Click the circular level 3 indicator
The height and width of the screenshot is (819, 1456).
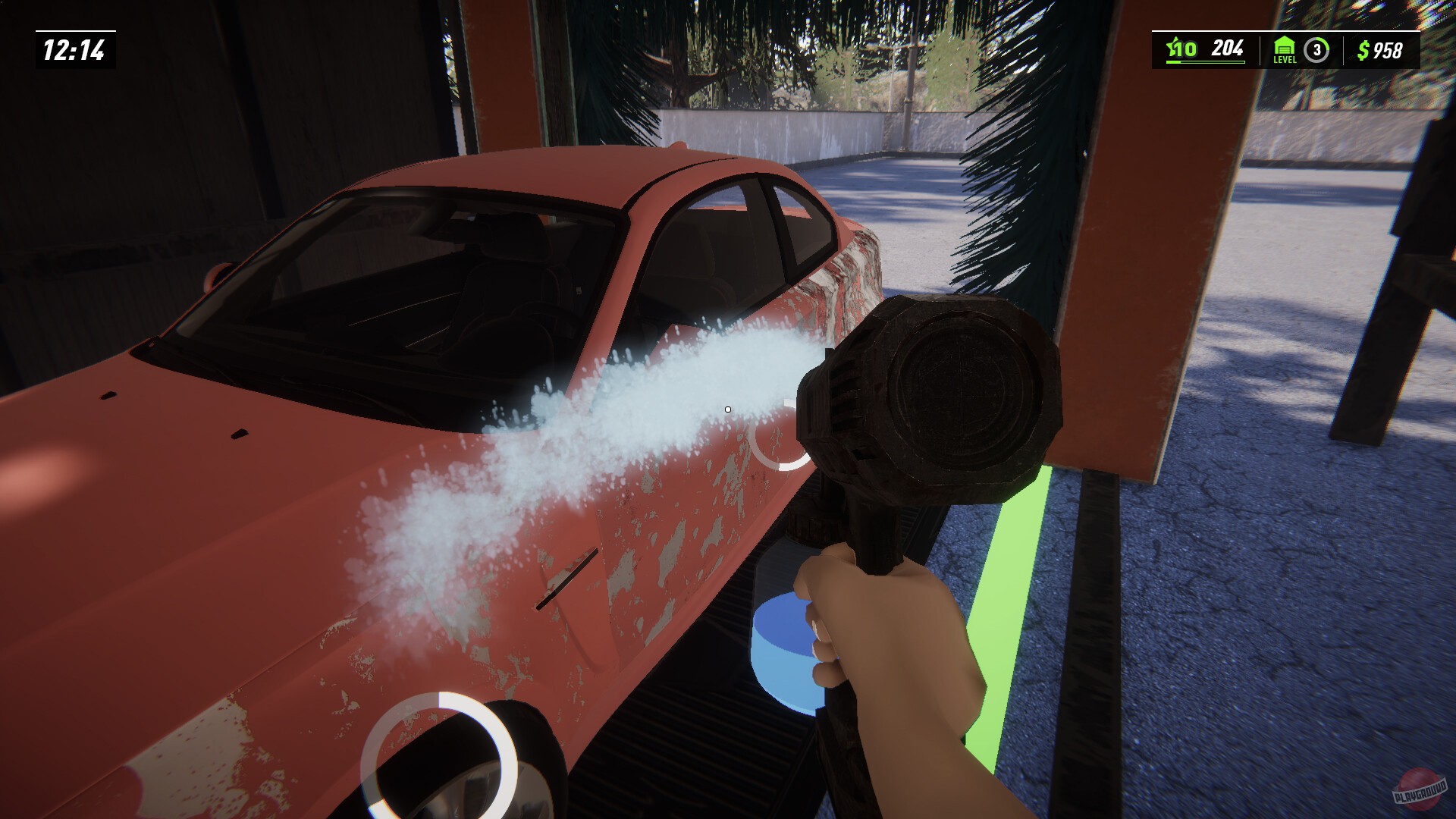[1318, 49]
